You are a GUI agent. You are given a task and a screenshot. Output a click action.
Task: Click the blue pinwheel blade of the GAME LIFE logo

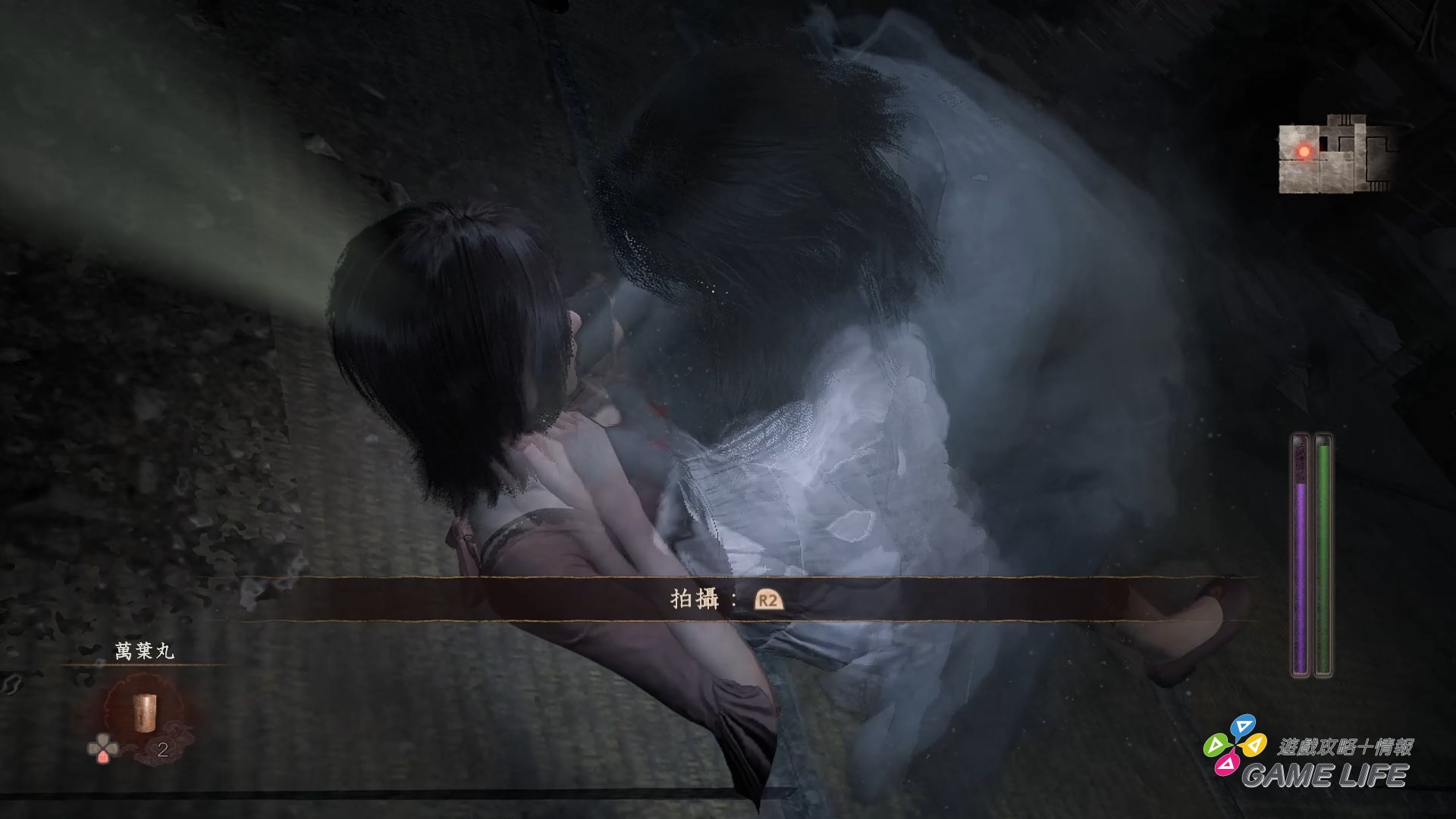coord(1243,726)
